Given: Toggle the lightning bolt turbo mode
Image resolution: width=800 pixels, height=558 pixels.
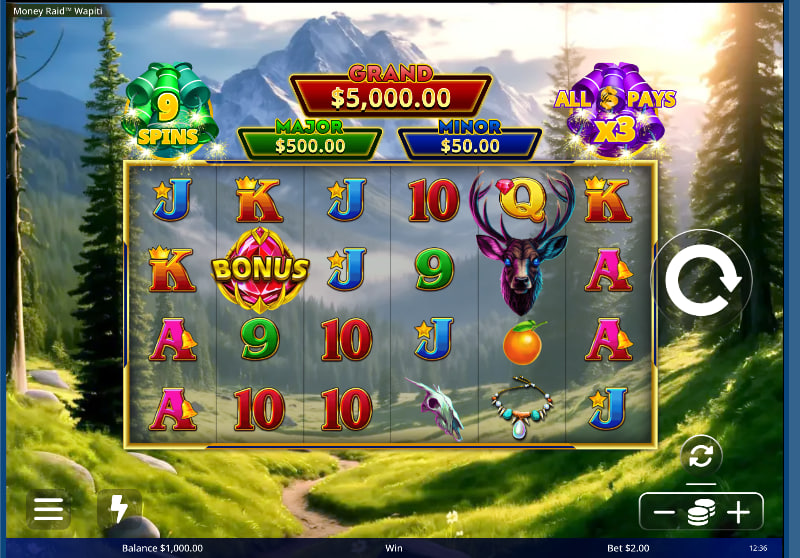Looking at the screenshot, I should (x=119, y=510).
